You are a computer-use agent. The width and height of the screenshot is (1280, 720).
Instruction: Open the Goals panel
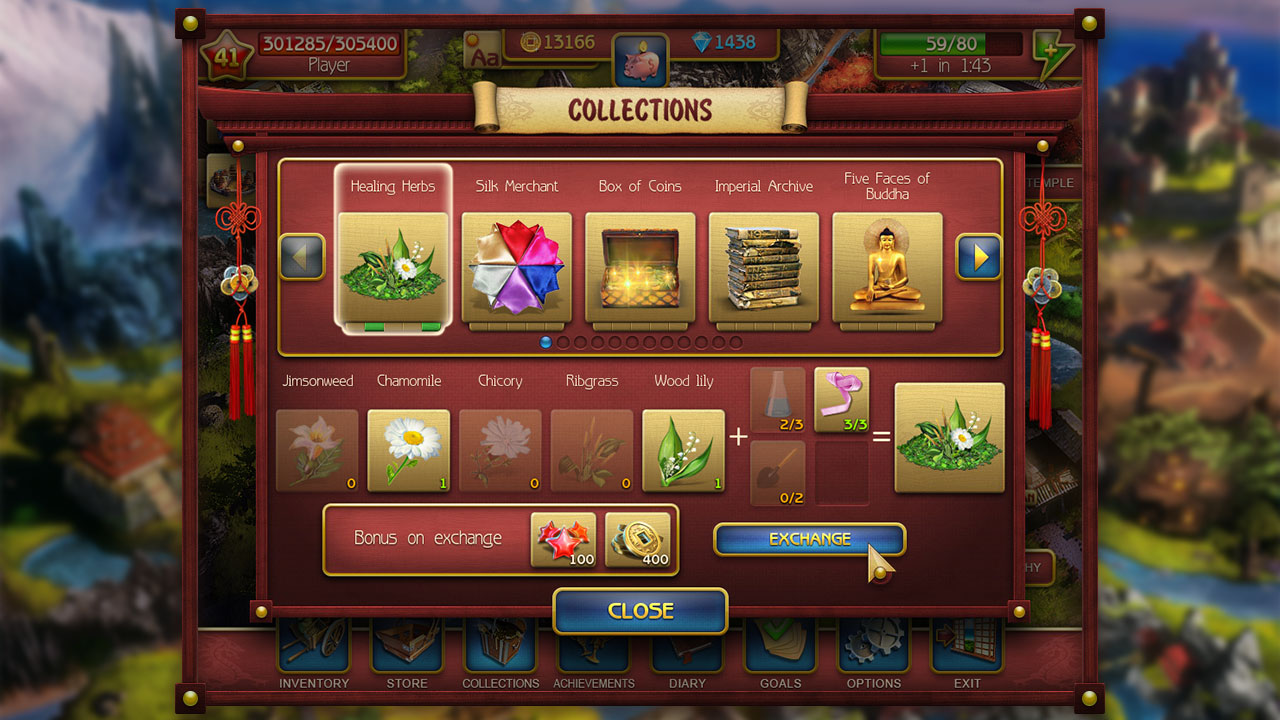coord(780,650)
